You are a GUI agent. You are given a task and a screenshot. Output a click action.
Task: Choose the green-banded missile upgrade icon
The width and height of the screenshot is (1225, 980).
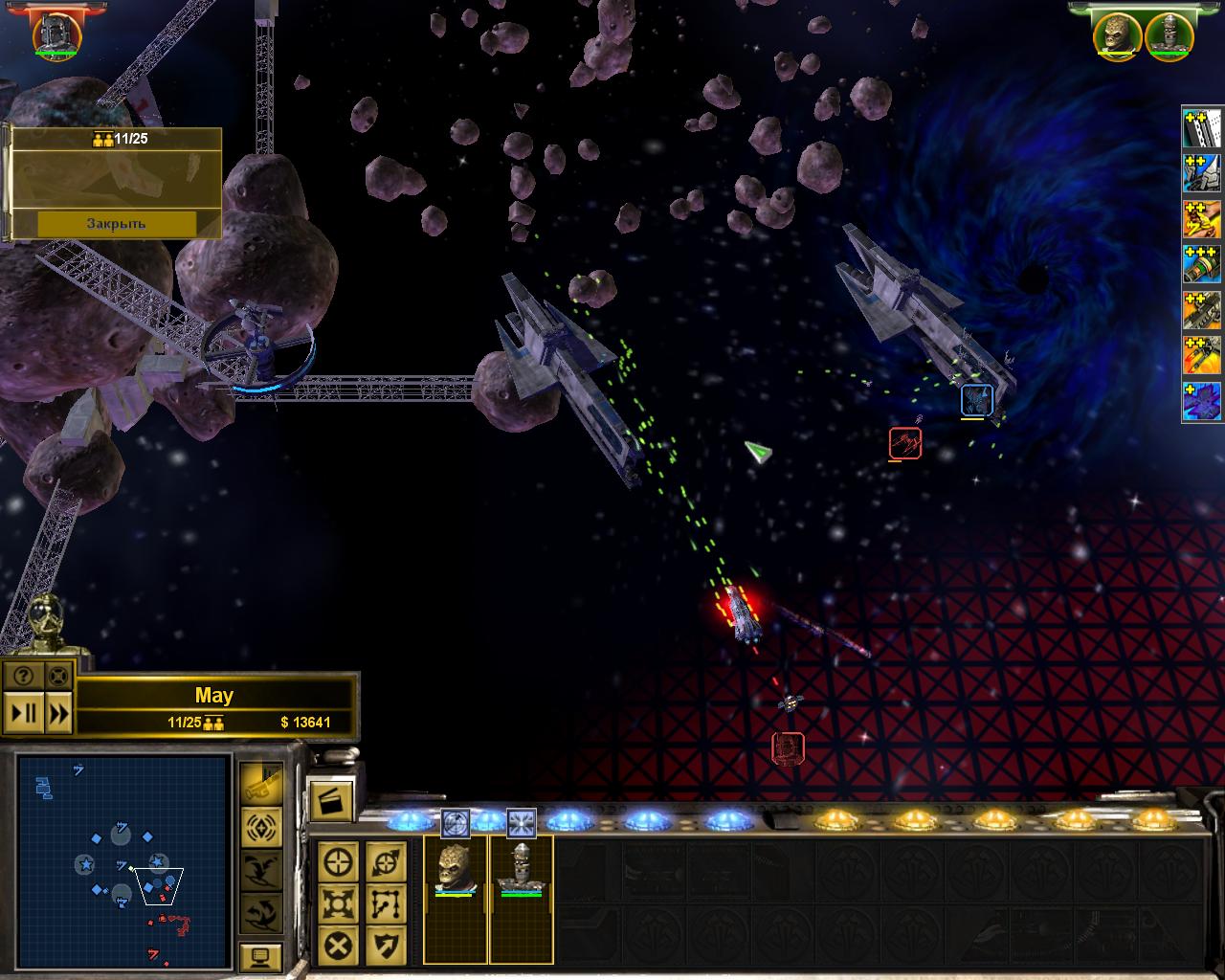(1202, 263)
